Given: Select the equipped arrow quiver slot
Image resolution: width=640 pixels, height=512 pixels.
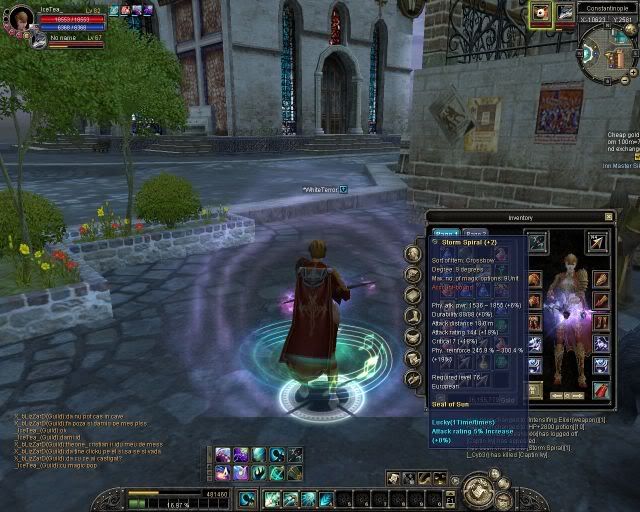Looking at the screenshot, I should tap(598, 242).
